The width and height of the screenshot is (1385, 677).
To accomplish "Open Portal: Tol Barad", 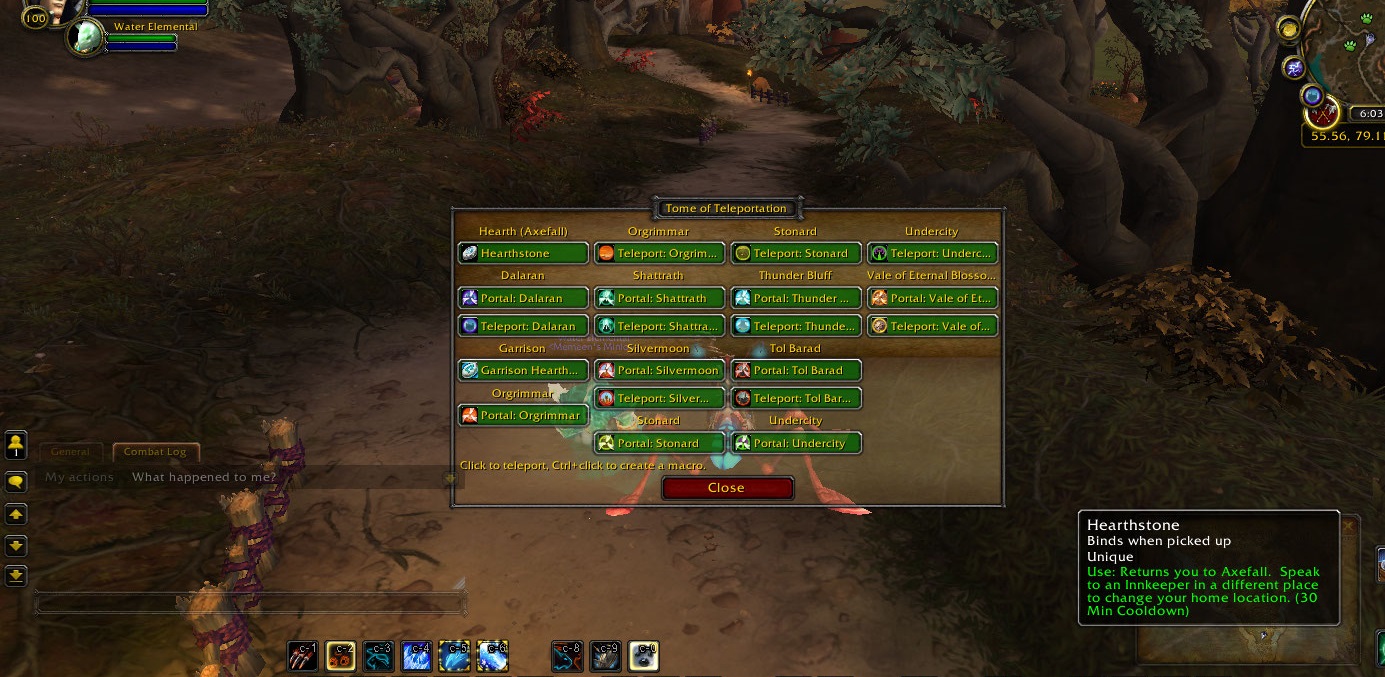I will coord(796,371).
